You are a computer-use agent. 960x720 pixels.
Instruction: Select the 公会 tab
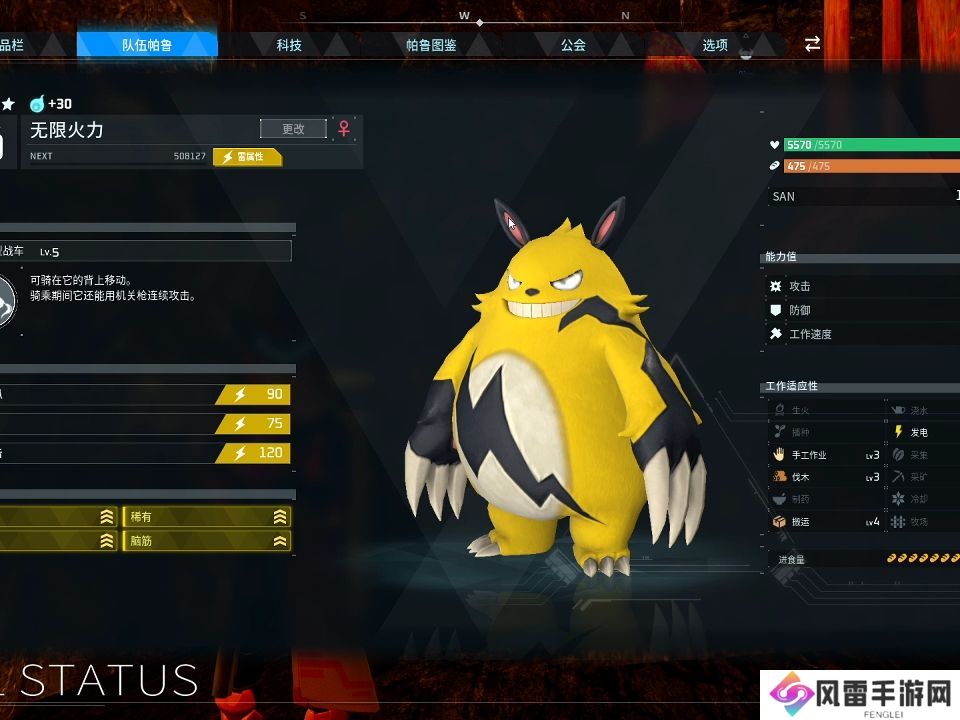[x=573, y=45]
